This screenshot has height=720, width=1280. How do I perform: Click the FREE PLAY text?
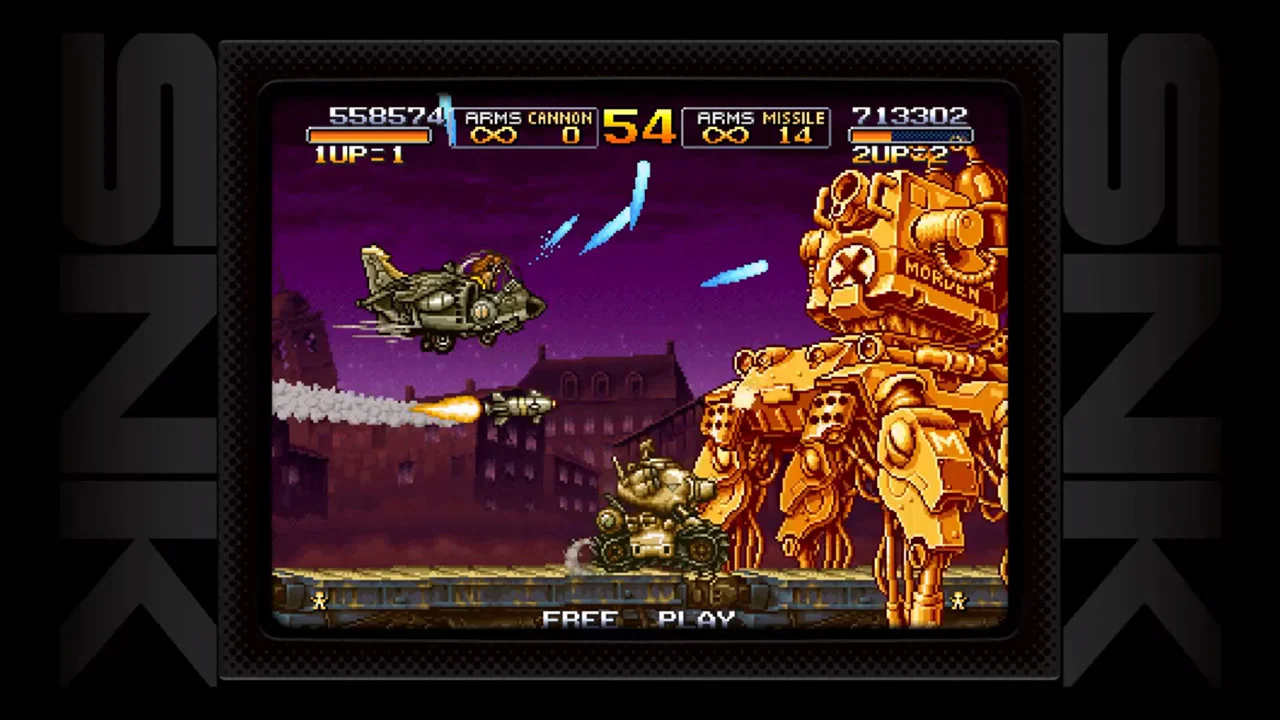pyautogui.click(x=640, y=620)
